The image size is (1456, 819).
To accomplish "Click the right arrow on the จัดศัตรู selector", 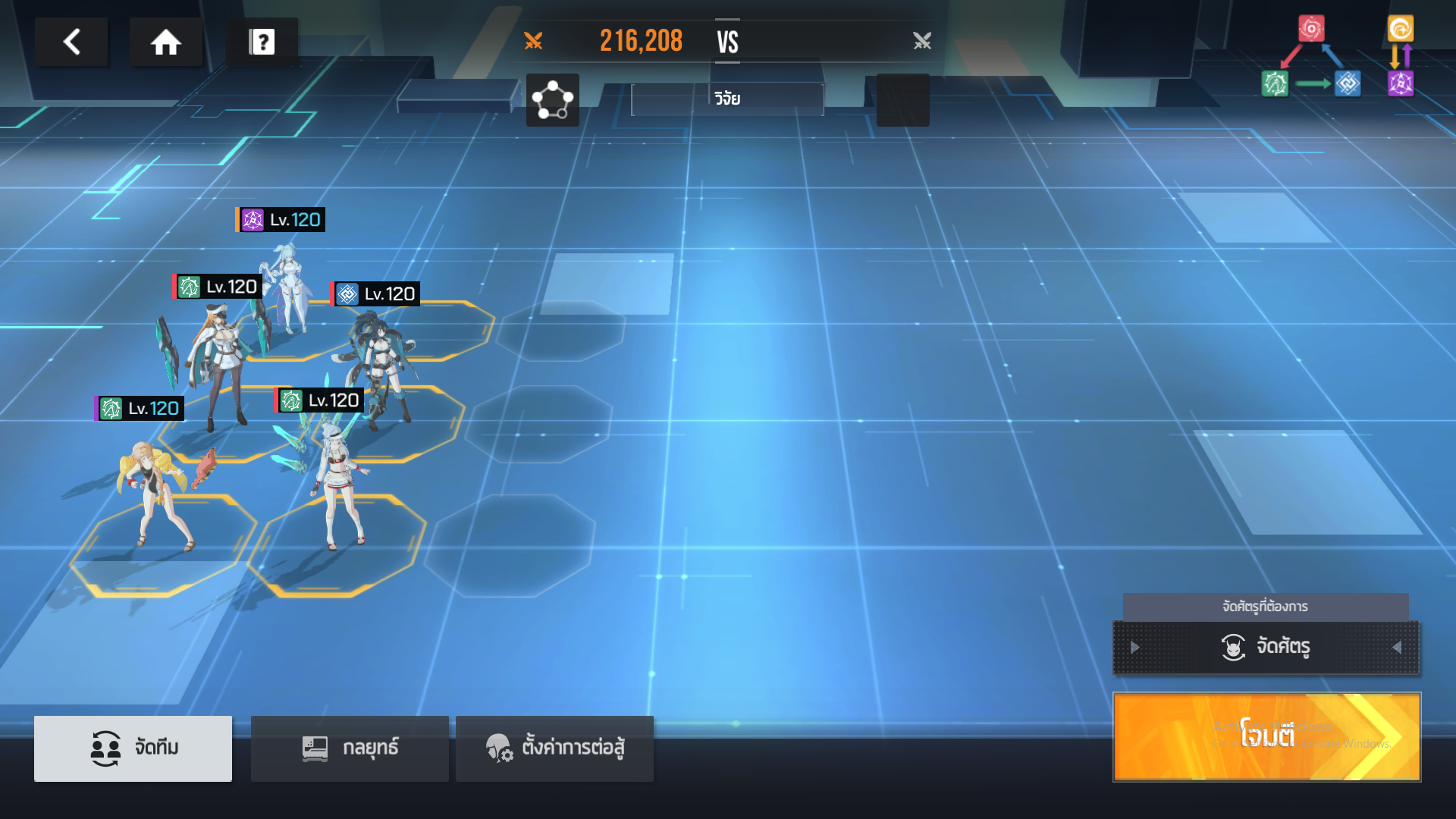I will click(1397, 647).
